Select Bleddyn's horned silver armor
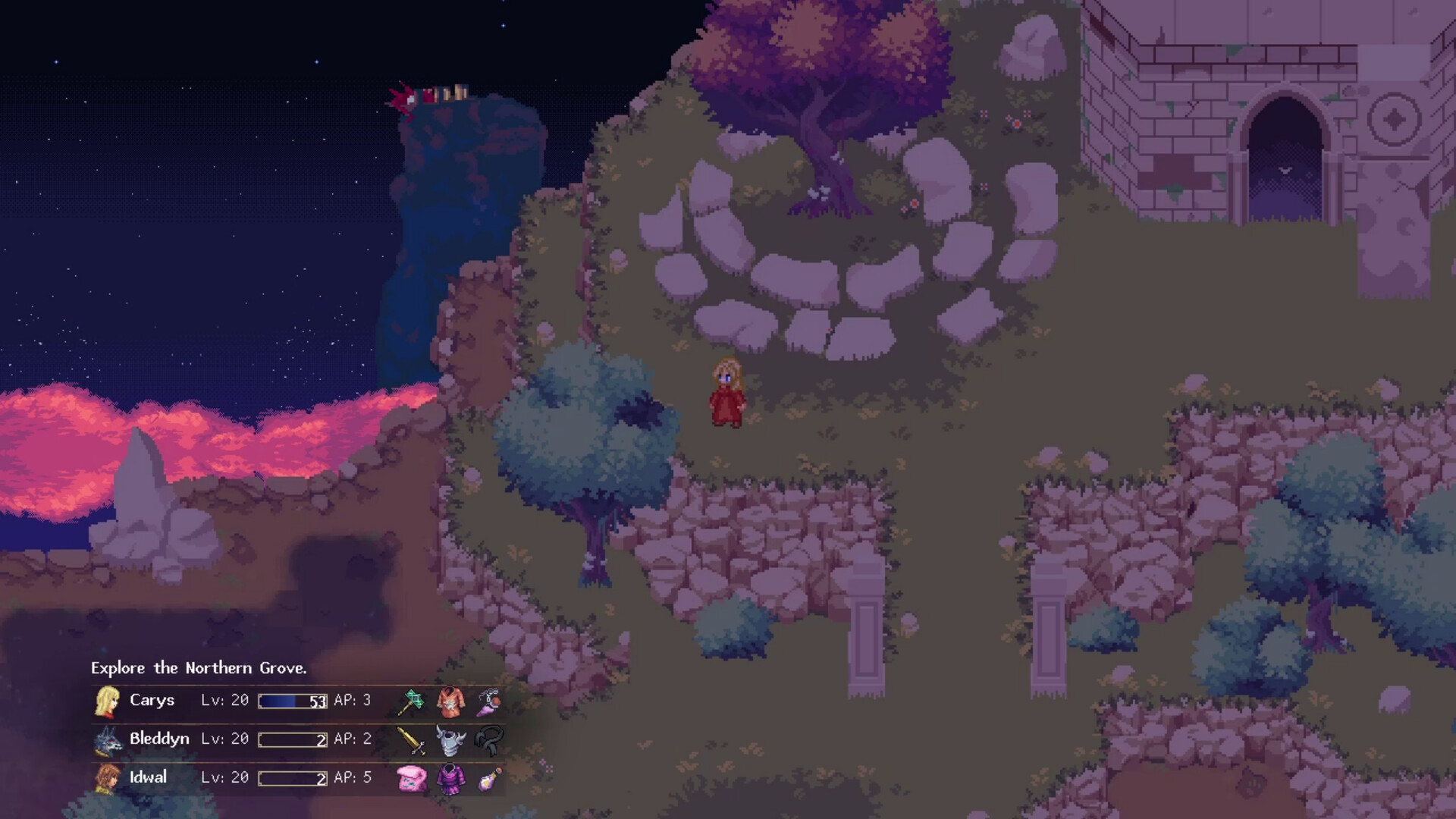Image resolution: width=1456 pixels, height=819 pixels. (x=450, y=741)
